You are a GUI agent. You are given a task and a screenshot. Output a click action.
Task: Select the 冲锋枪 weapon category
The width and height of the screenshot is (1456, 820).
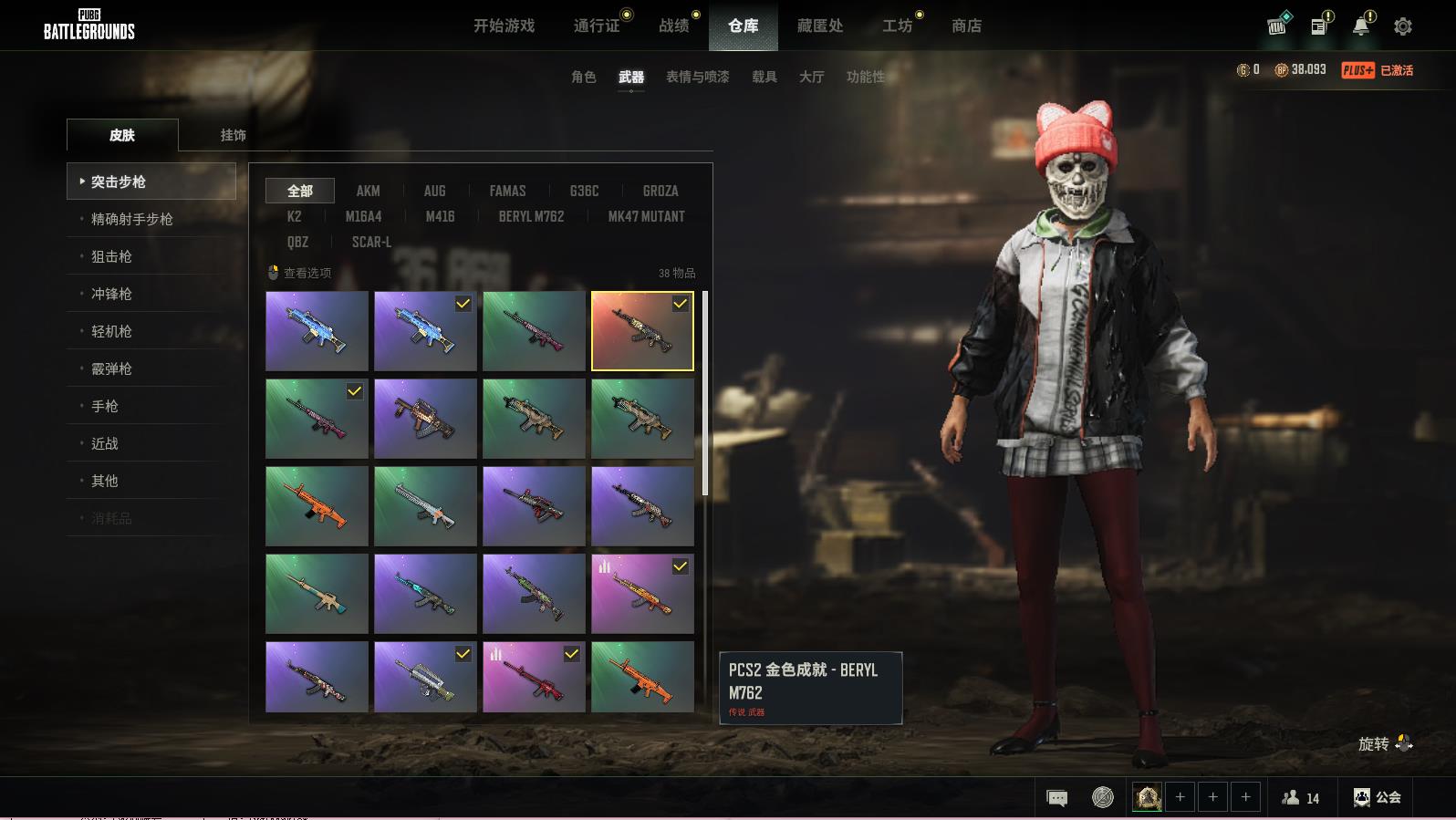111,294
